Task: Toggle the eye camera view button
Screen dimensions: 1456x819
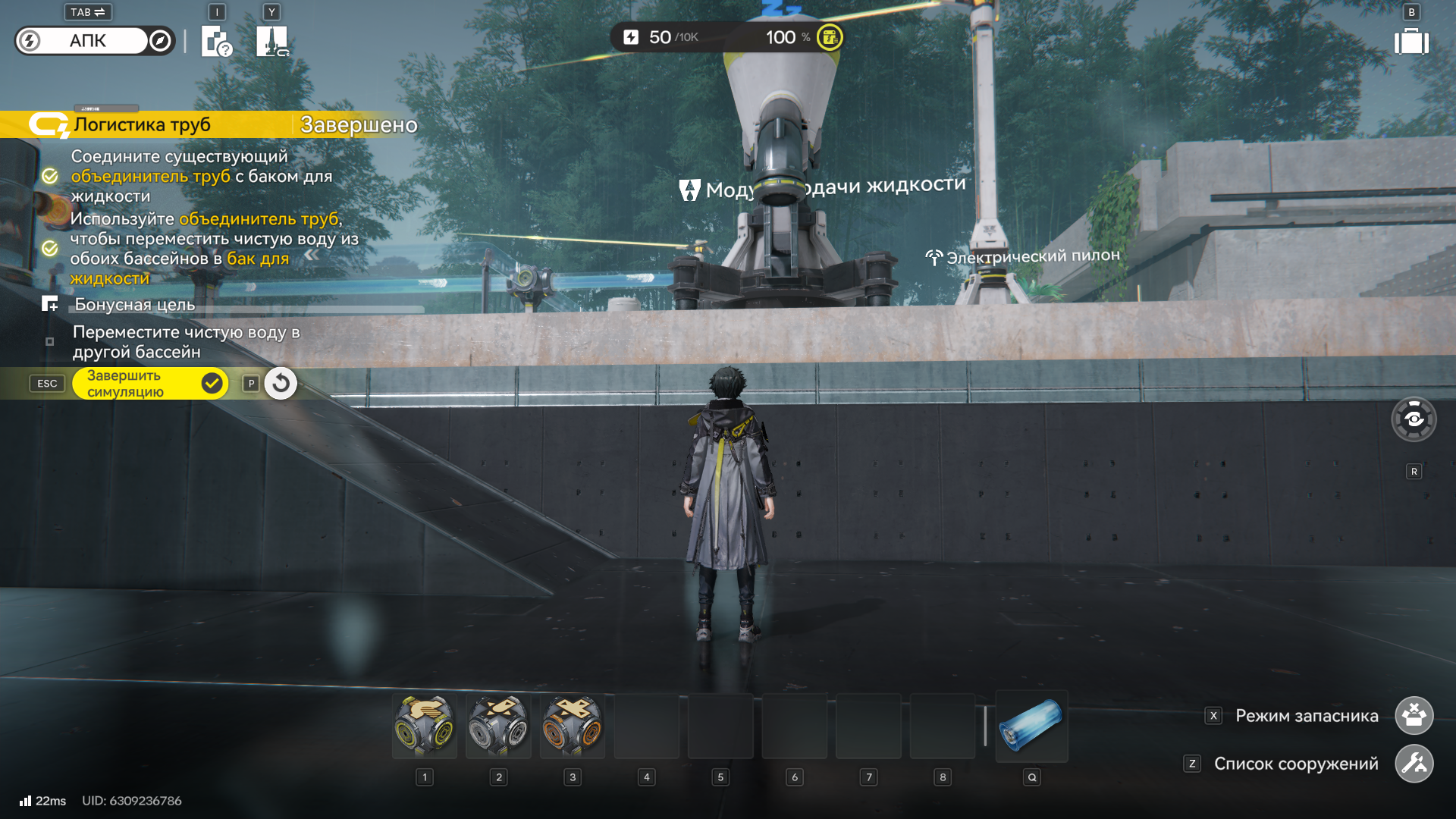Action: 1414,419
